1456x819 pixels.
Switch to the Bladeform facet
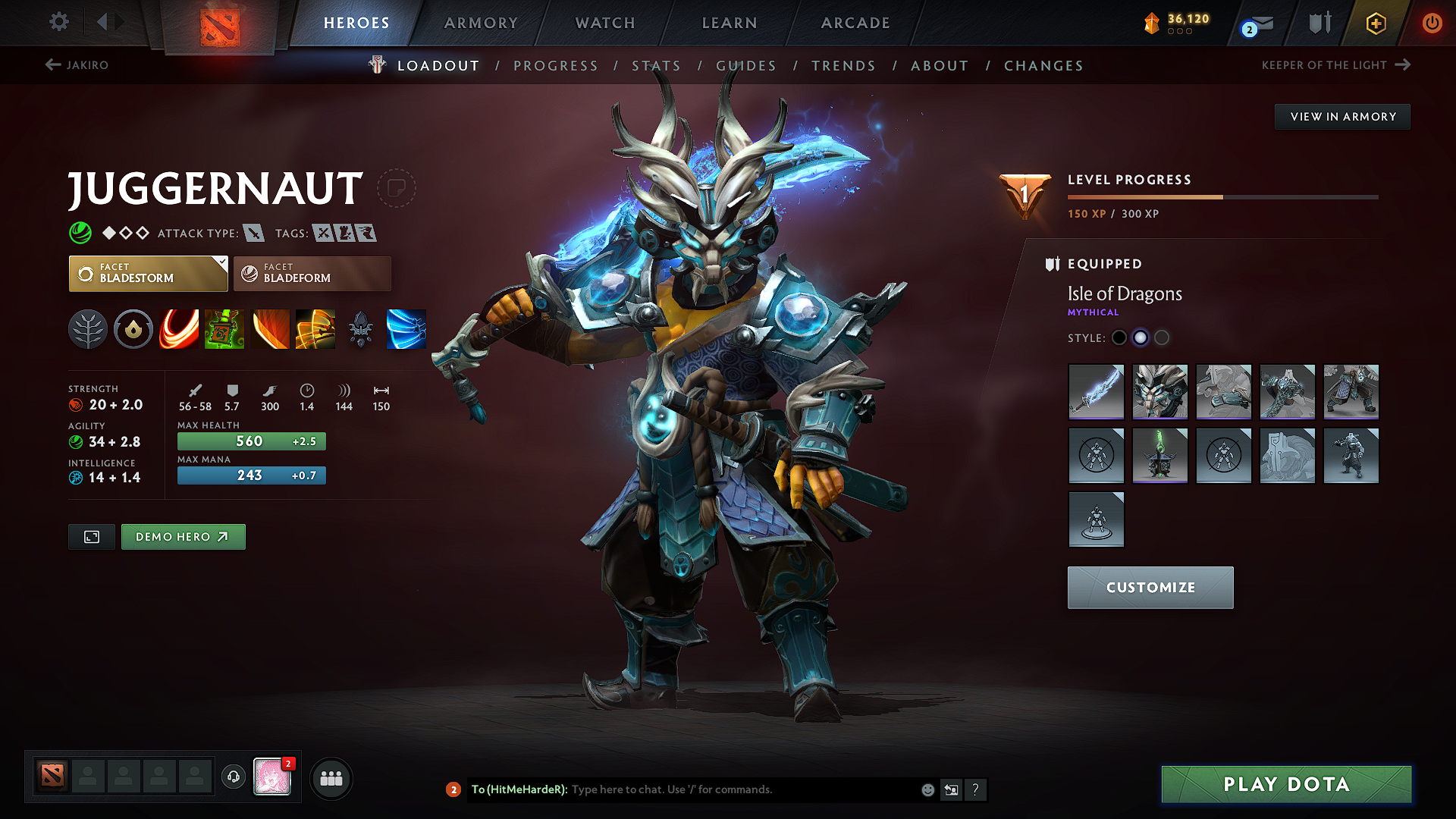[312, 273]
